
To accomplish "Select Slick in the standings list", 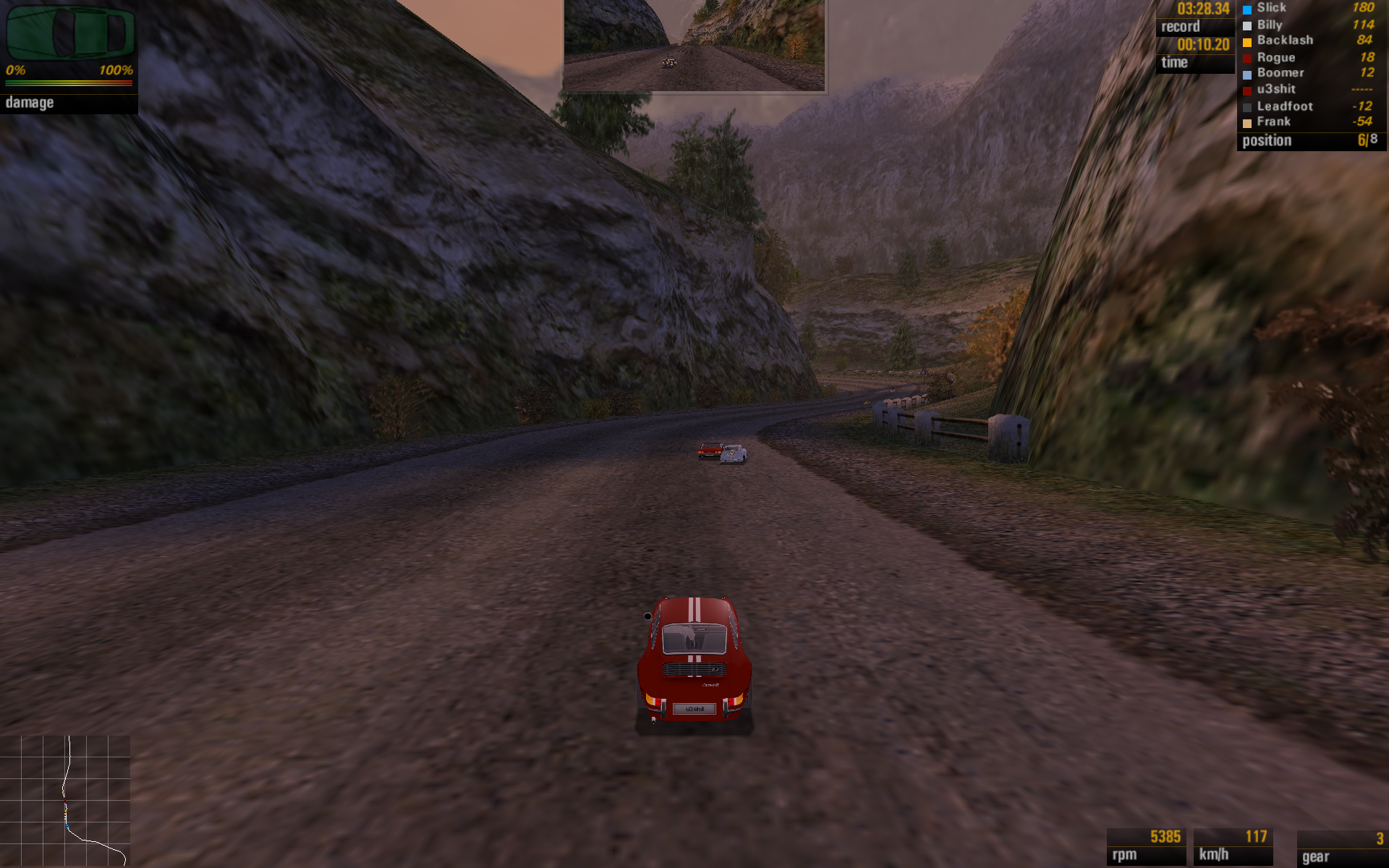I will 1309,8.
